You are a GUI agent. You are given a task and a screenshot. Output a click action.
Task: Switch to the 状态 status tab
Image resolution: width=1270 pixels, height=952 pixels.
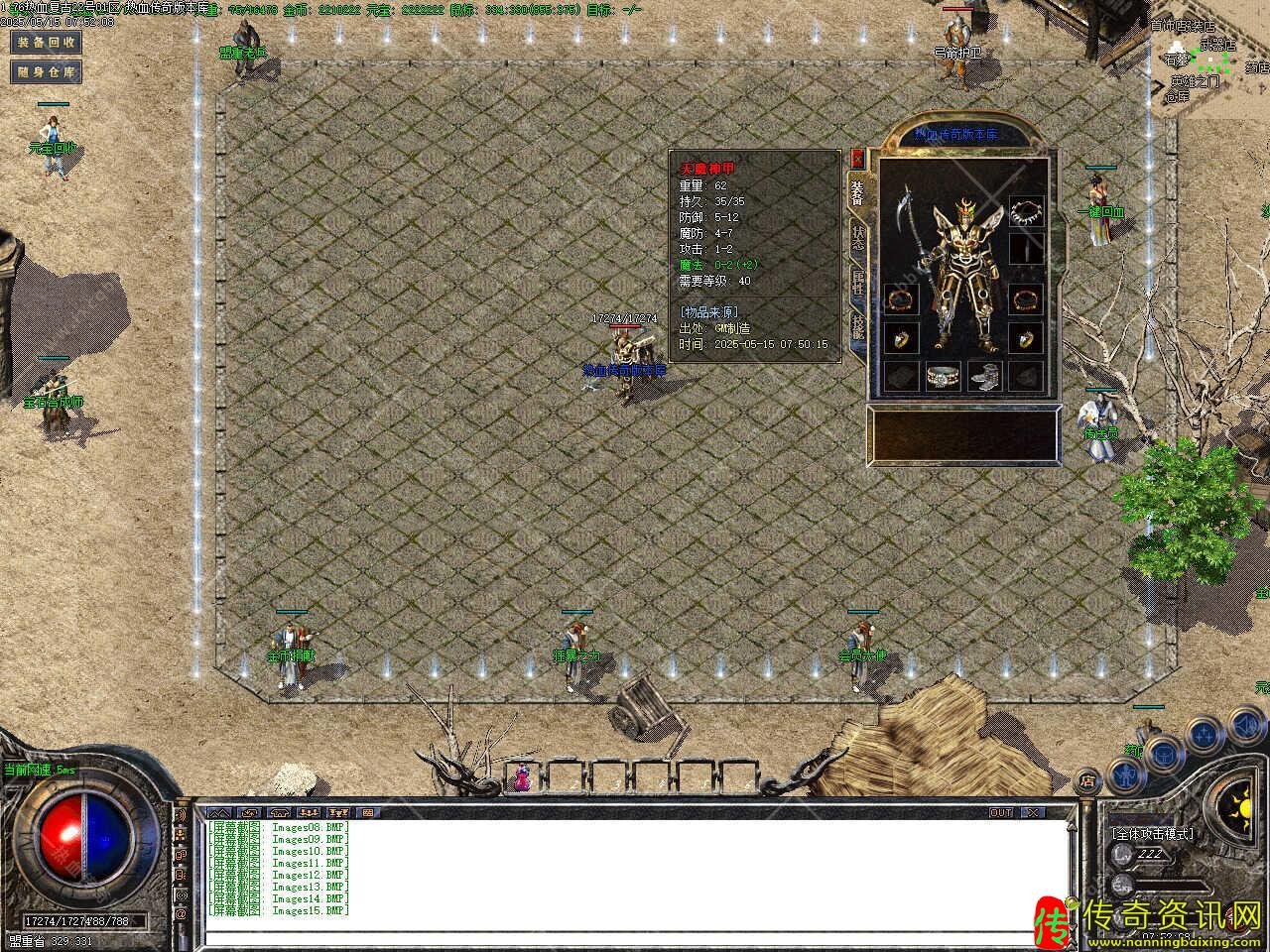click(857, 238)
